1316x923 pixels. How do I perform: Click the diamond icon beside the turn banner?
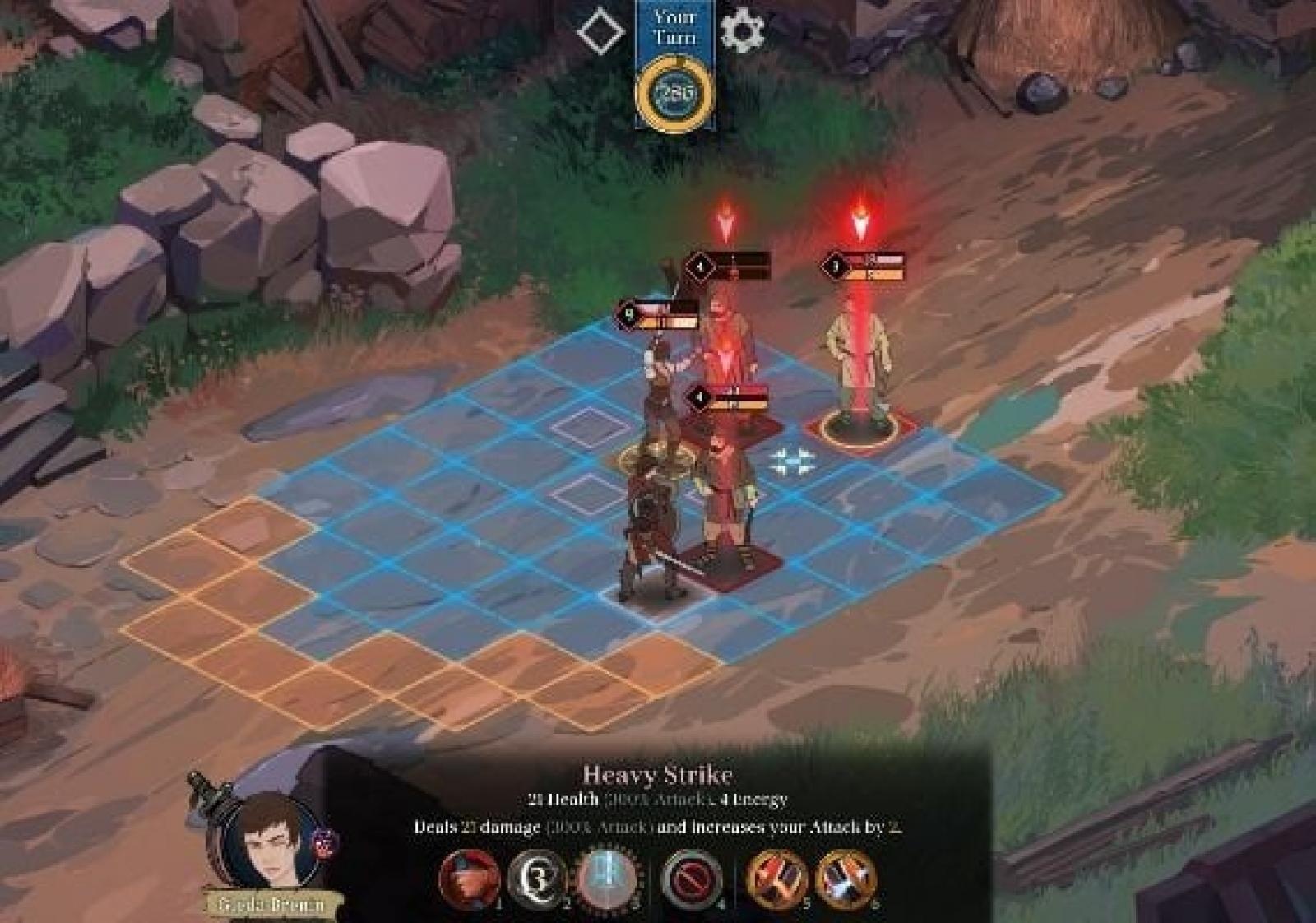[x=600, y=32]
